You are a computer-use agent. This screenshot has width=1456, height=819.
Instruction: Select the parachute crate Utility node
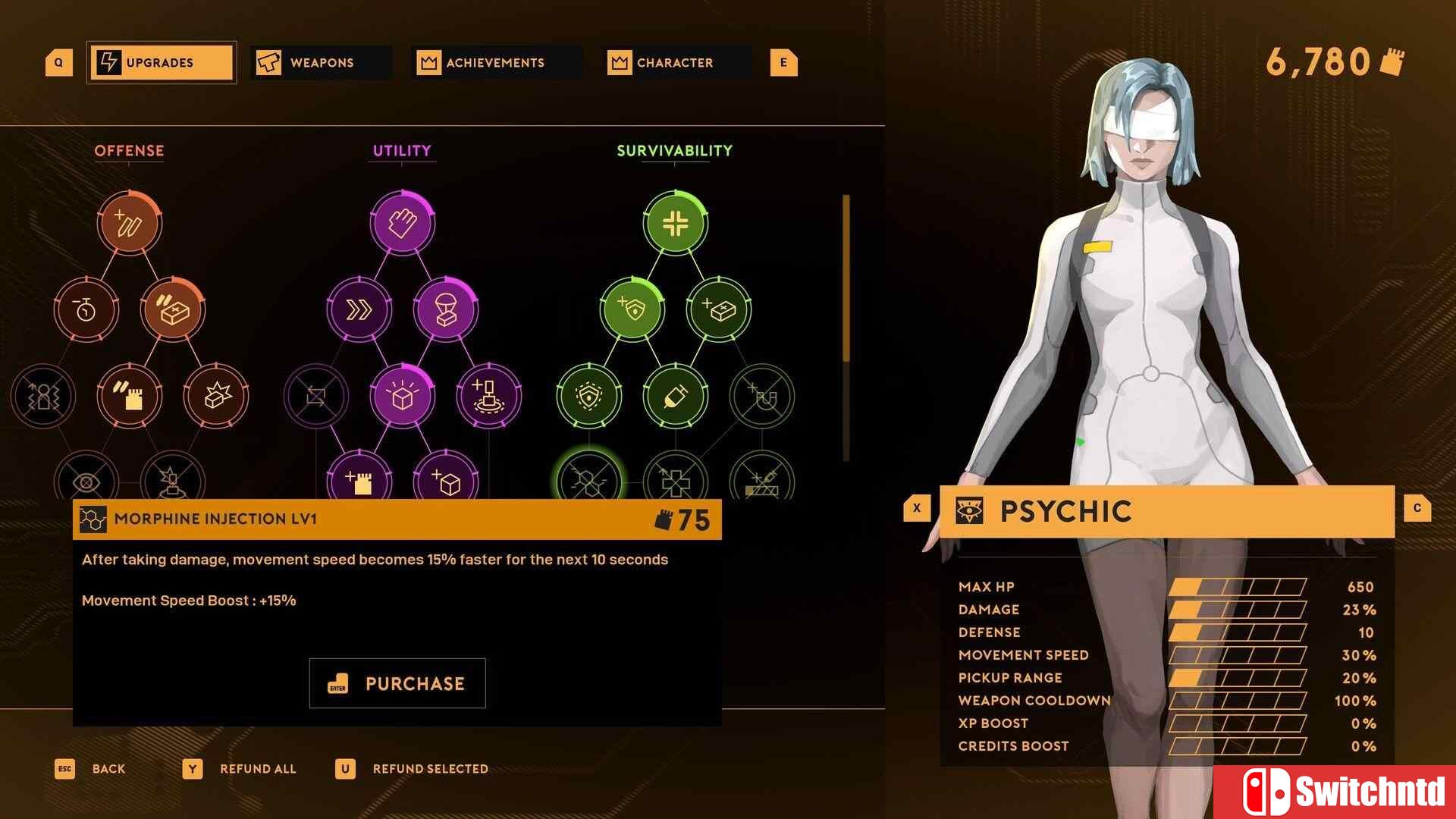click(446, 309)
